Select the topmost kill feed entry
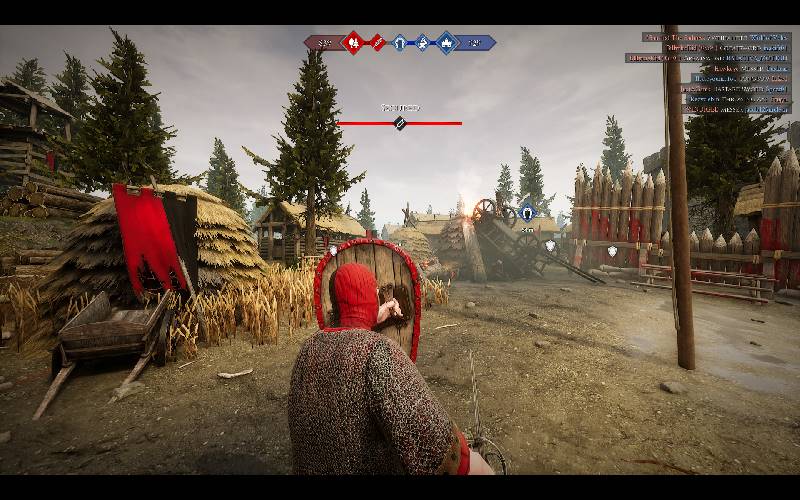This screenshot has width=800, height=500. [x=715, y=37]
